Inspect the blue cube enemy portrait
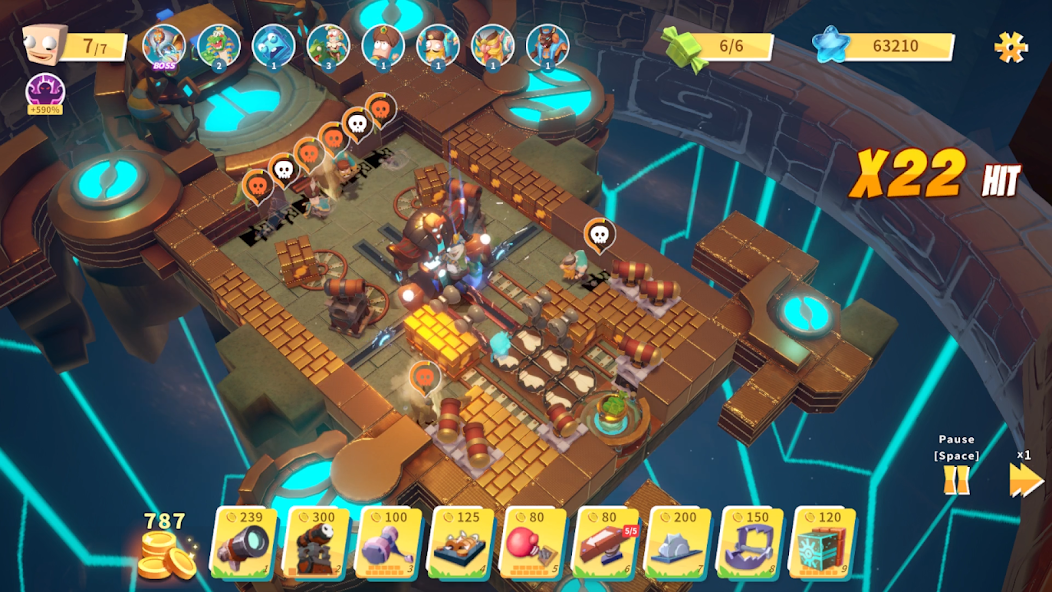1052x592 pixels. (x=273, y=46)
